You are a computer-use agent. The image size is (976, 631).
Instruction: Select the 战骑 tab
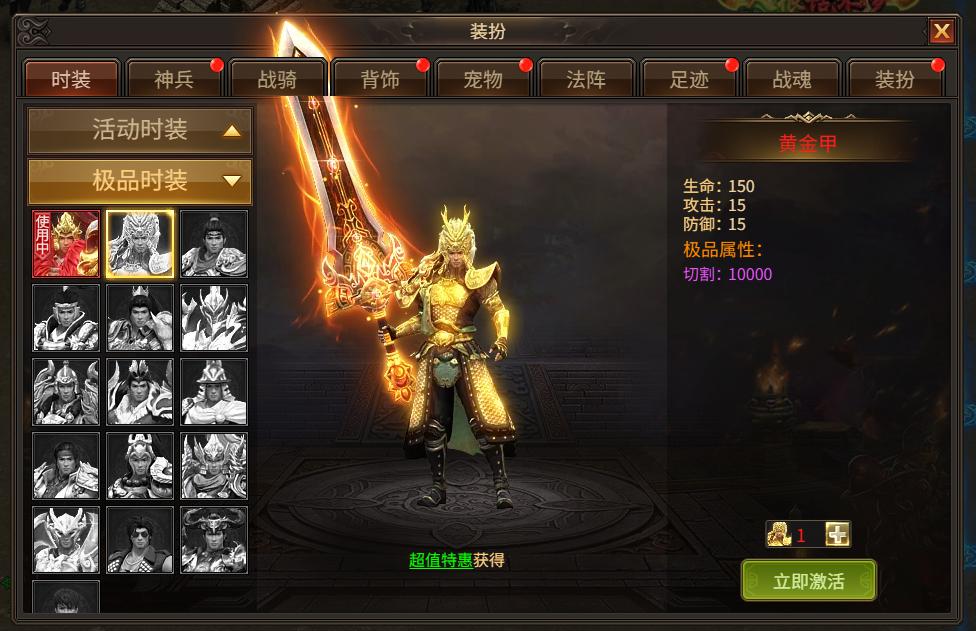click(x=277, y=79)
